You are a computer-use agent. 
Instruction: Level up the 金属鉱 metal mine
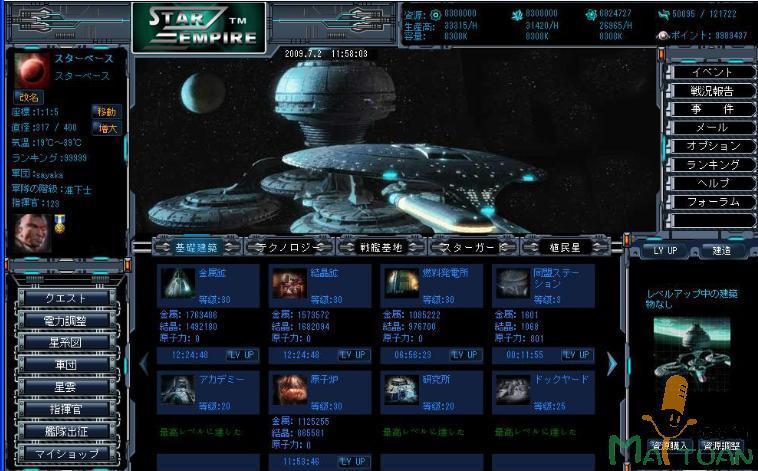[243, 355]
